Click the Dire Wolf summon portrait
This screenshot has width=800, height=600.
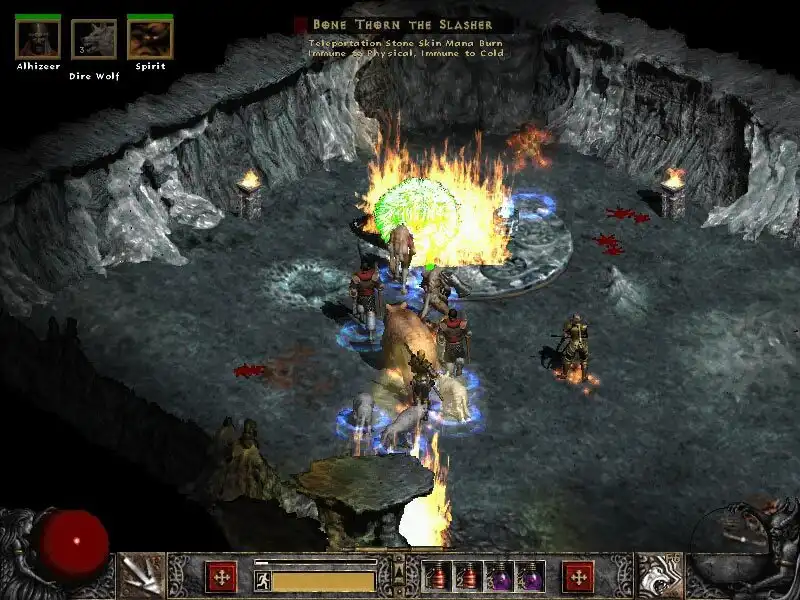click(94, 40)
